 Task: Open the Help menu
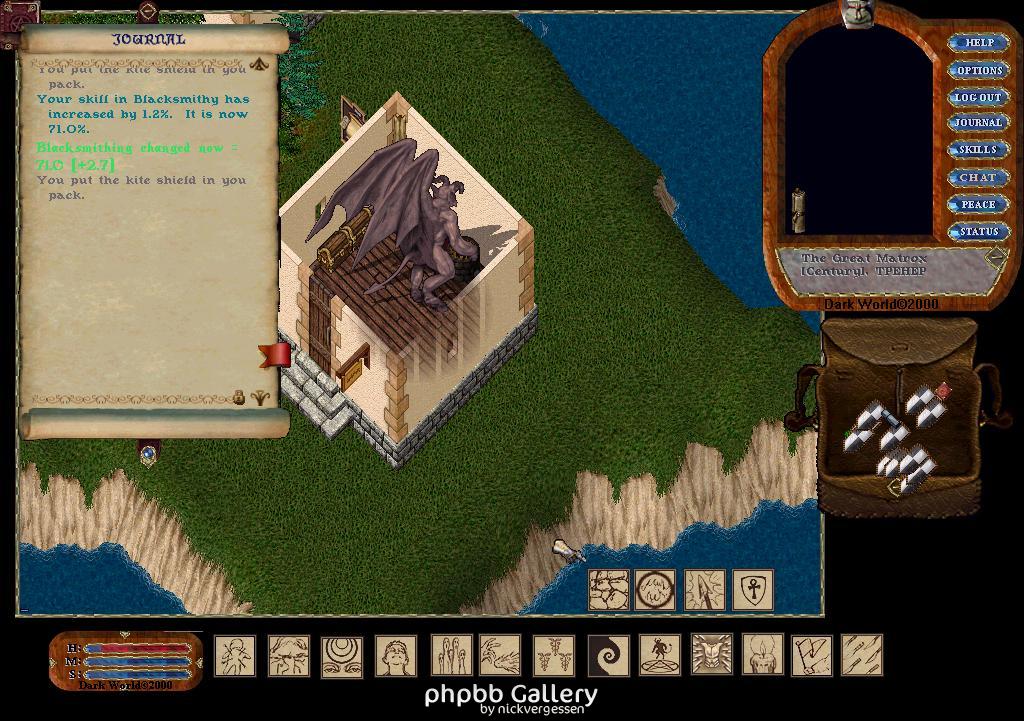(978, 43)
